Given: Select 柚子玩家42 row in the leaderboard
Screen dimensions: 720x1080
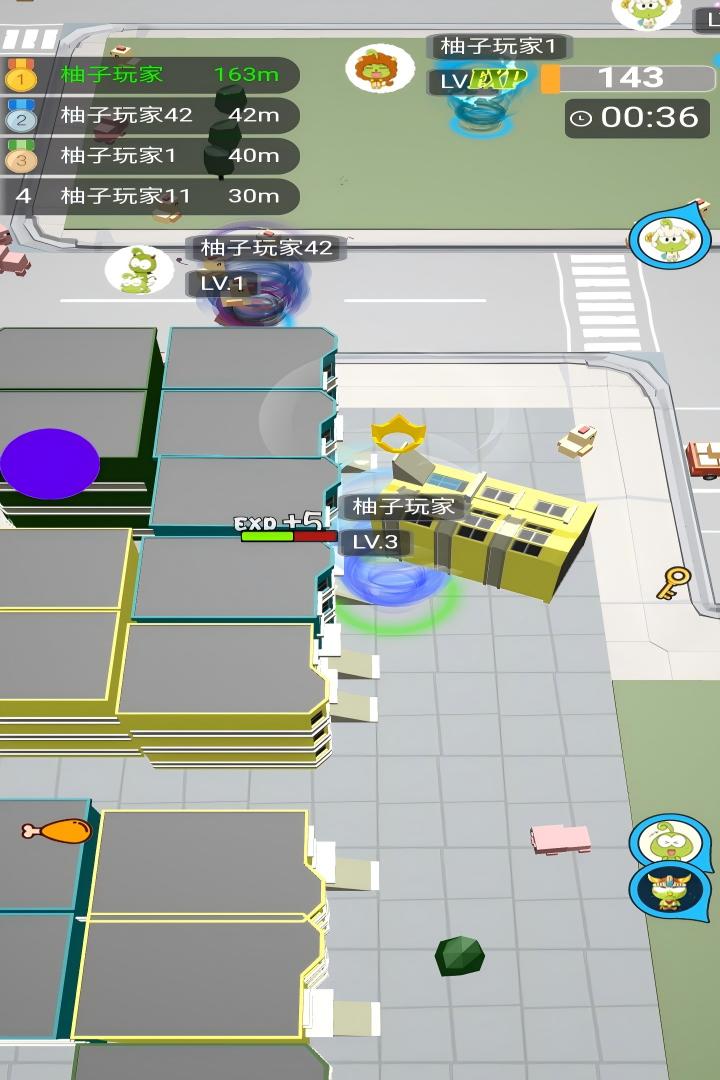Looking at the screenshot, I should (x=150, y=115).
